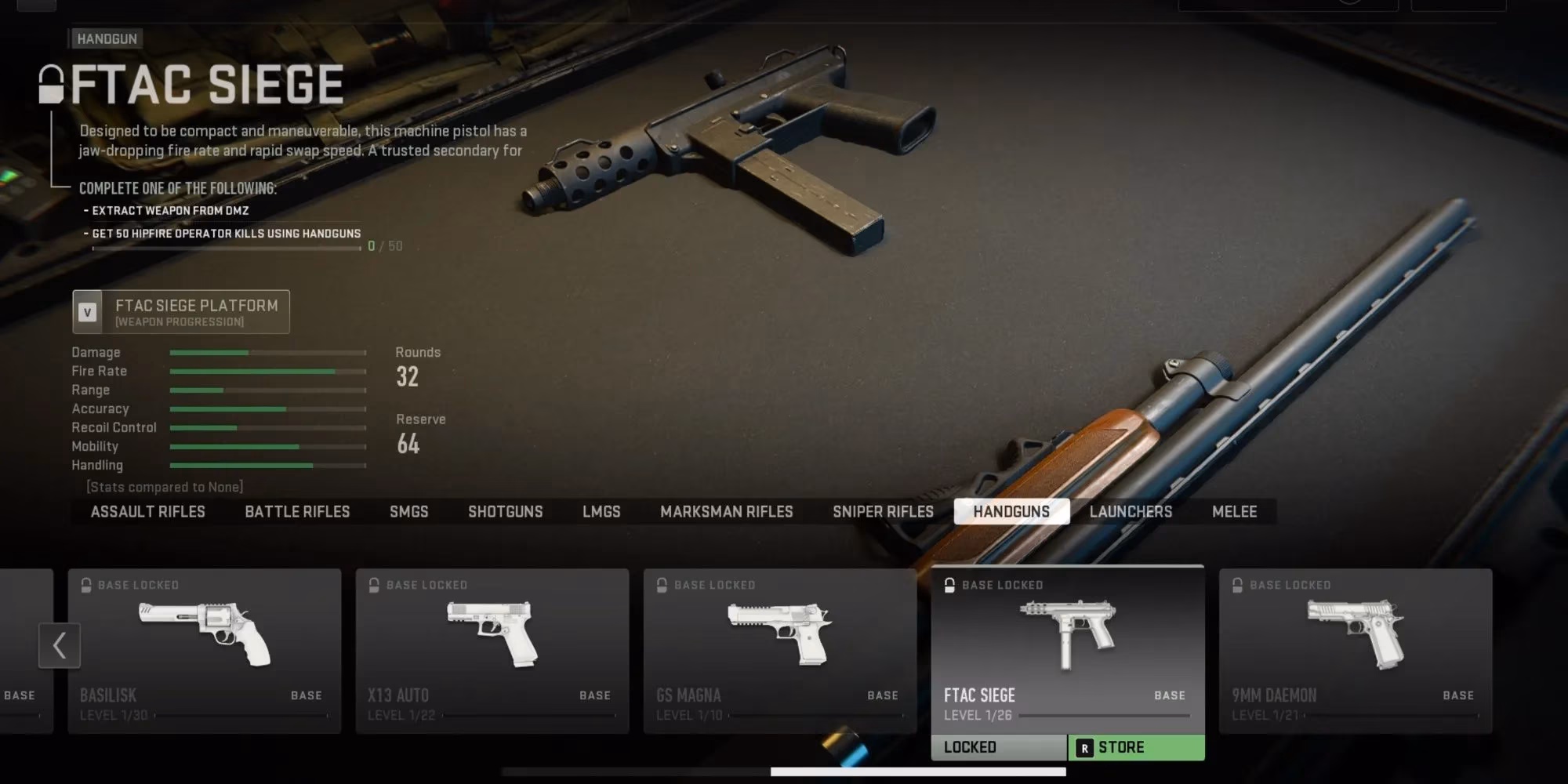This screenshot has height=784, width=1568.
Task: Switch to the Assault Rifles tab
Action: [x=147, y=512]
